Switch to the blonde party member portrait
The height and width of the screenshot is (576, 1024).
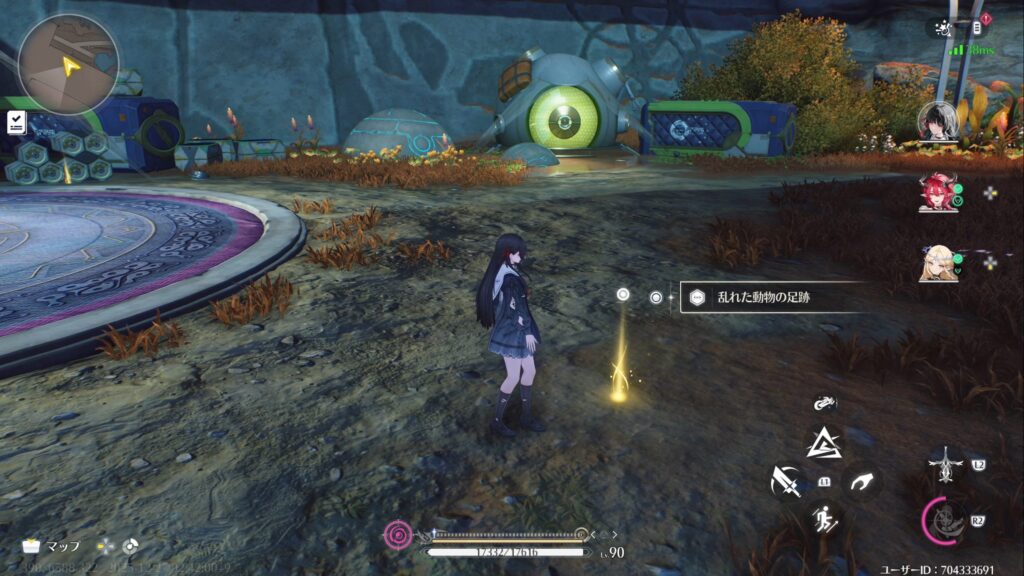937,263
